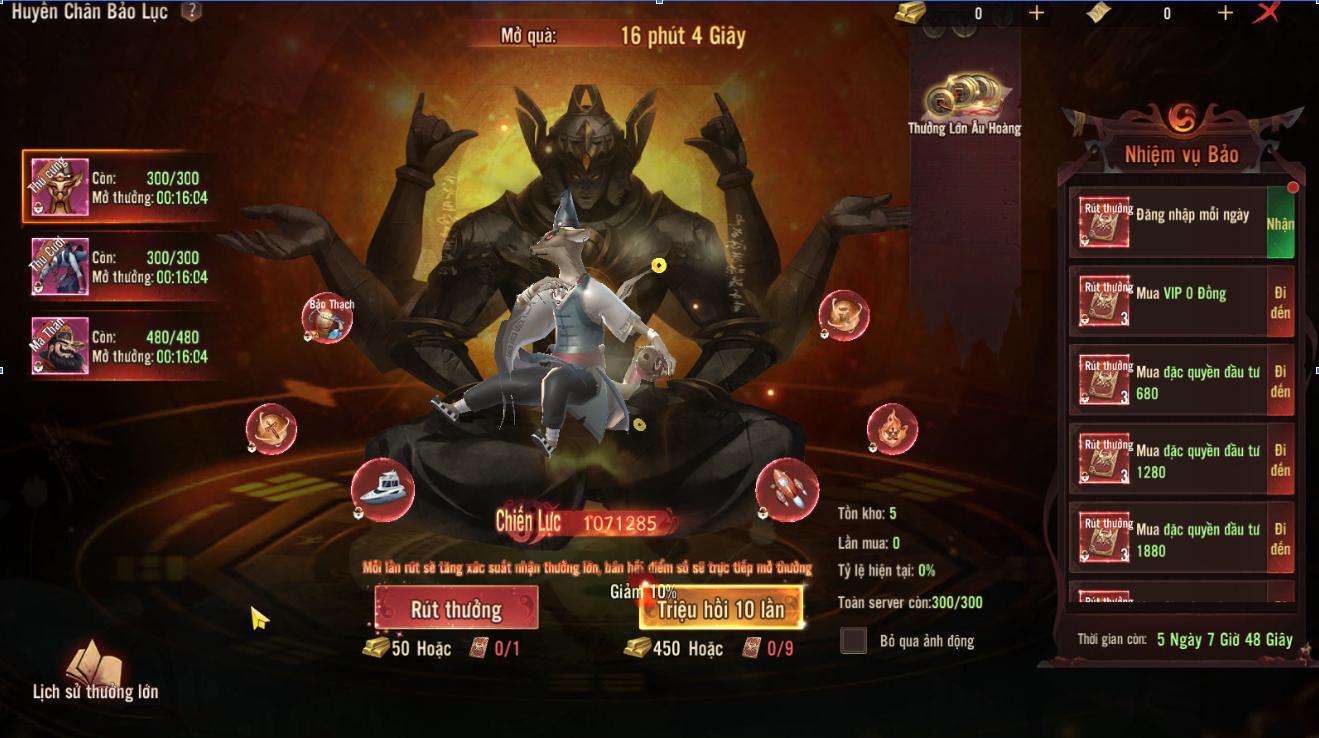
Task: Choose the Triệu hồi 10 lần button
Action: point(720,608)
